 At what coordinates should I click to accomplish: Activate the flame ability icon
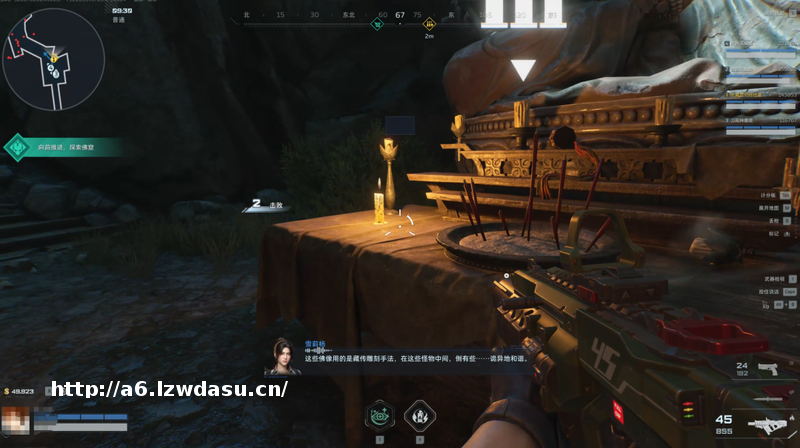(419, 414)
